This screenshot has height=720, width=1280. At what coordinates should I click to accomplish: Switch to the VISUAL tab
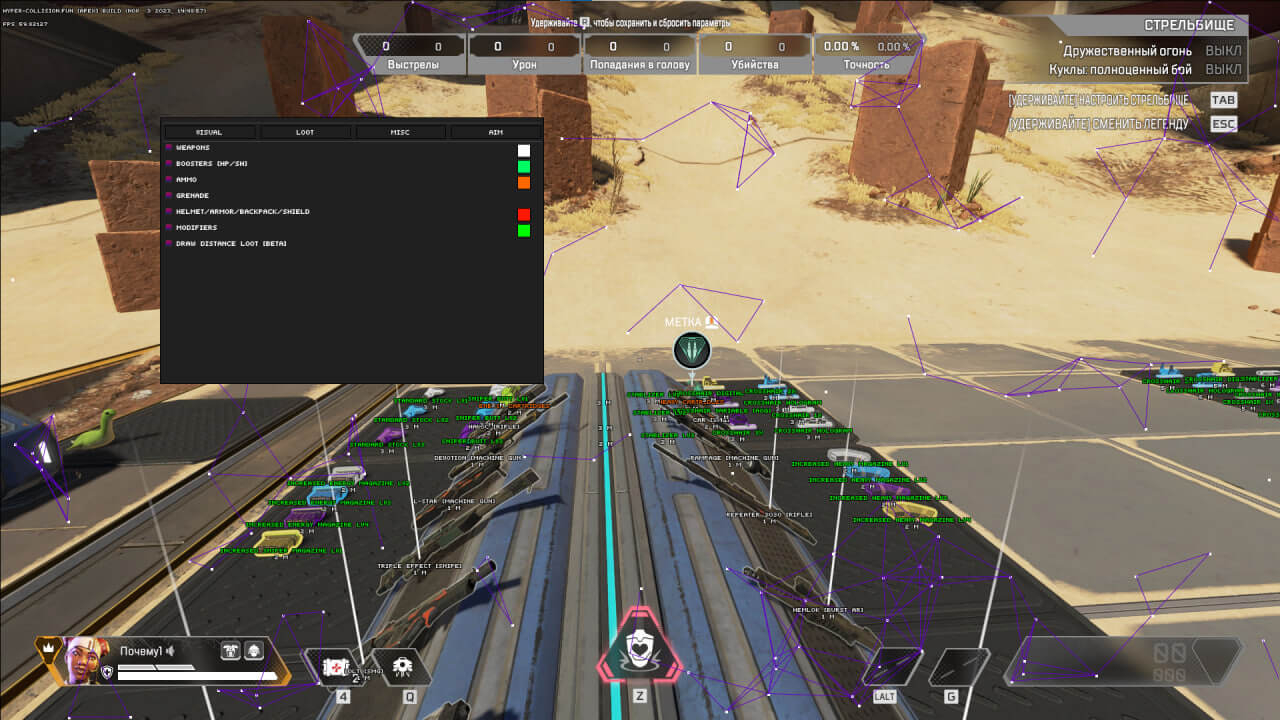[x=208, y=131]
